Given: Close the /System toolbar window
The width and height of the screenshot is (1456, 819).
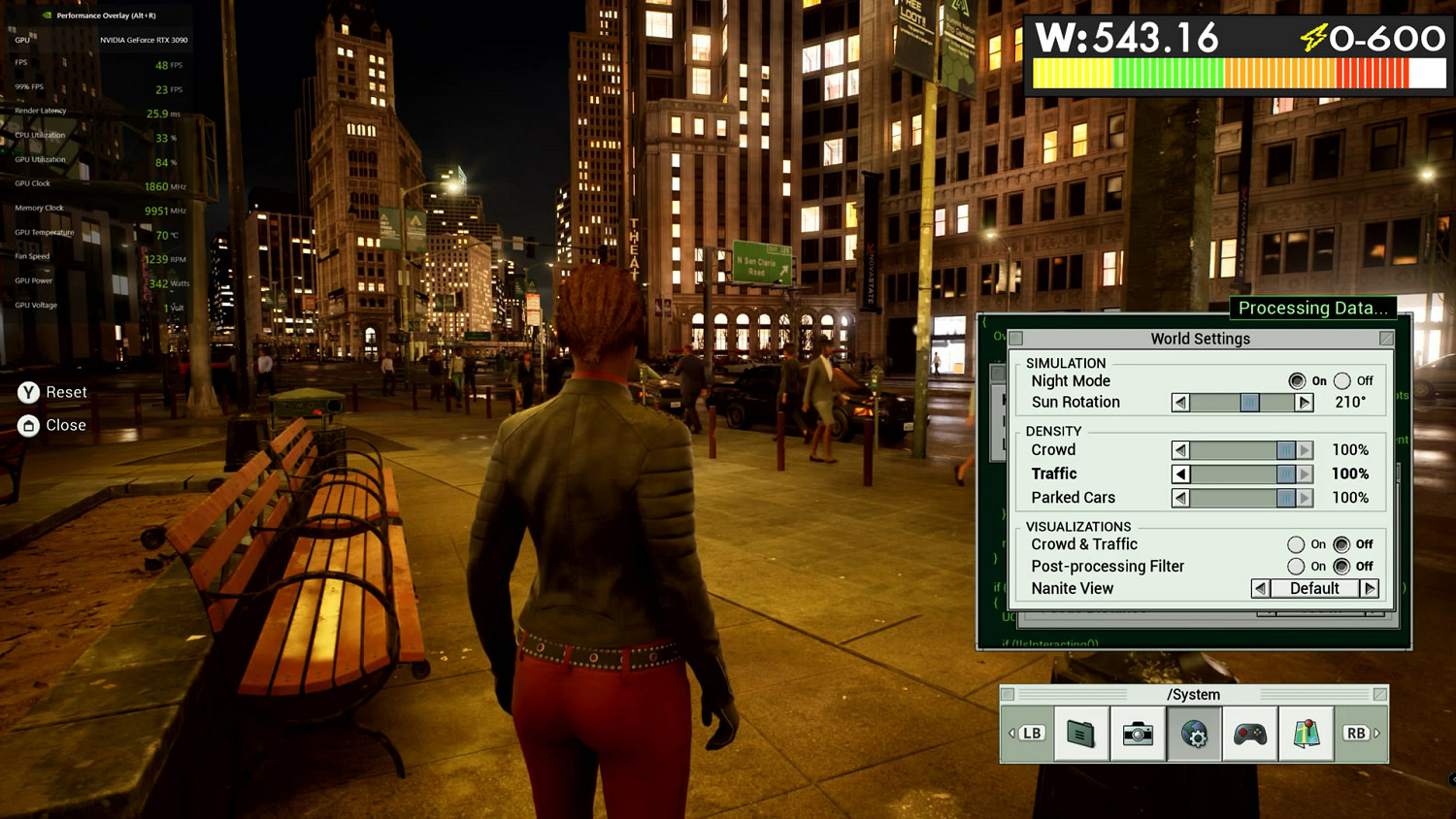Looking at the screenshot, I should 1379,695.
